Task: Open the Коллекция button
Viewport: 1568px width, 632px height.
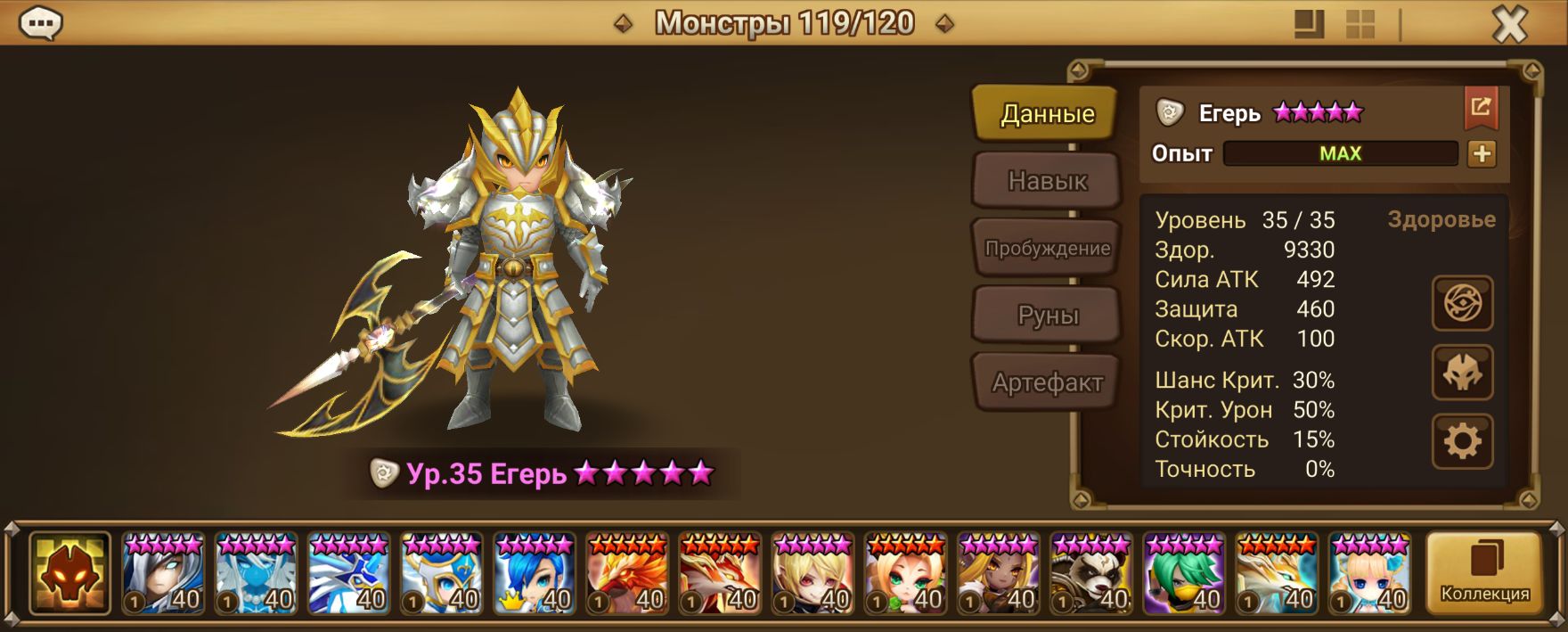Action: point(1484,573)
